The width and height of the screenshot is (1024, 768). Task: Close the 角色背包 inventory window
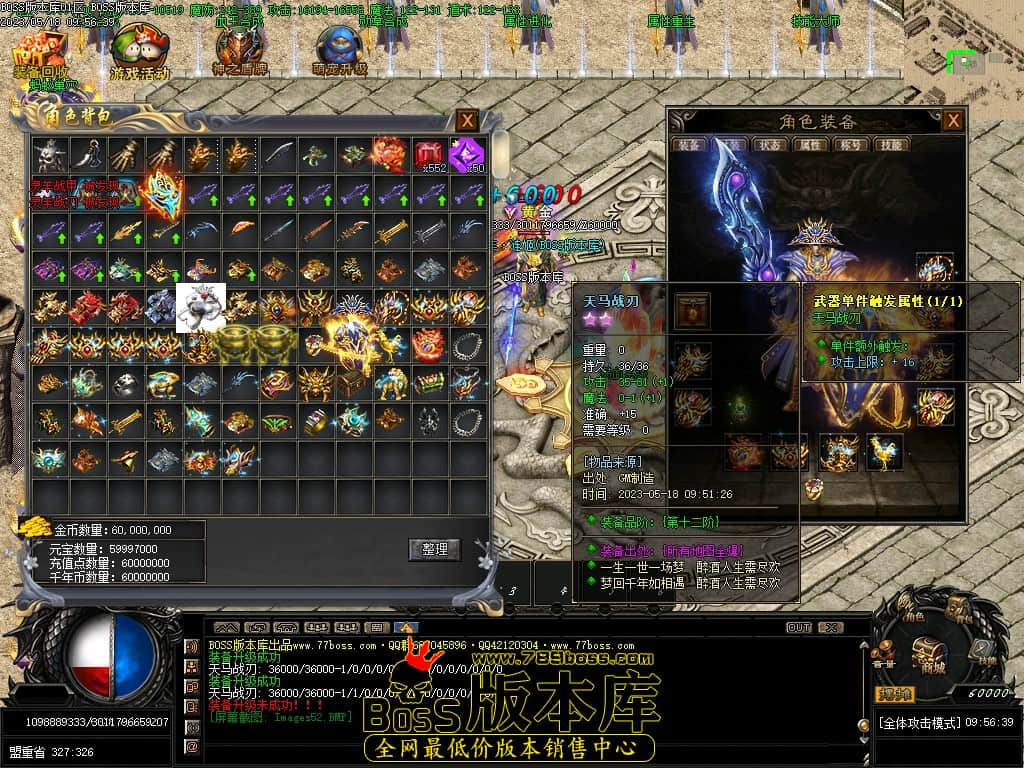pyautogui.click(x=467, y=121)
